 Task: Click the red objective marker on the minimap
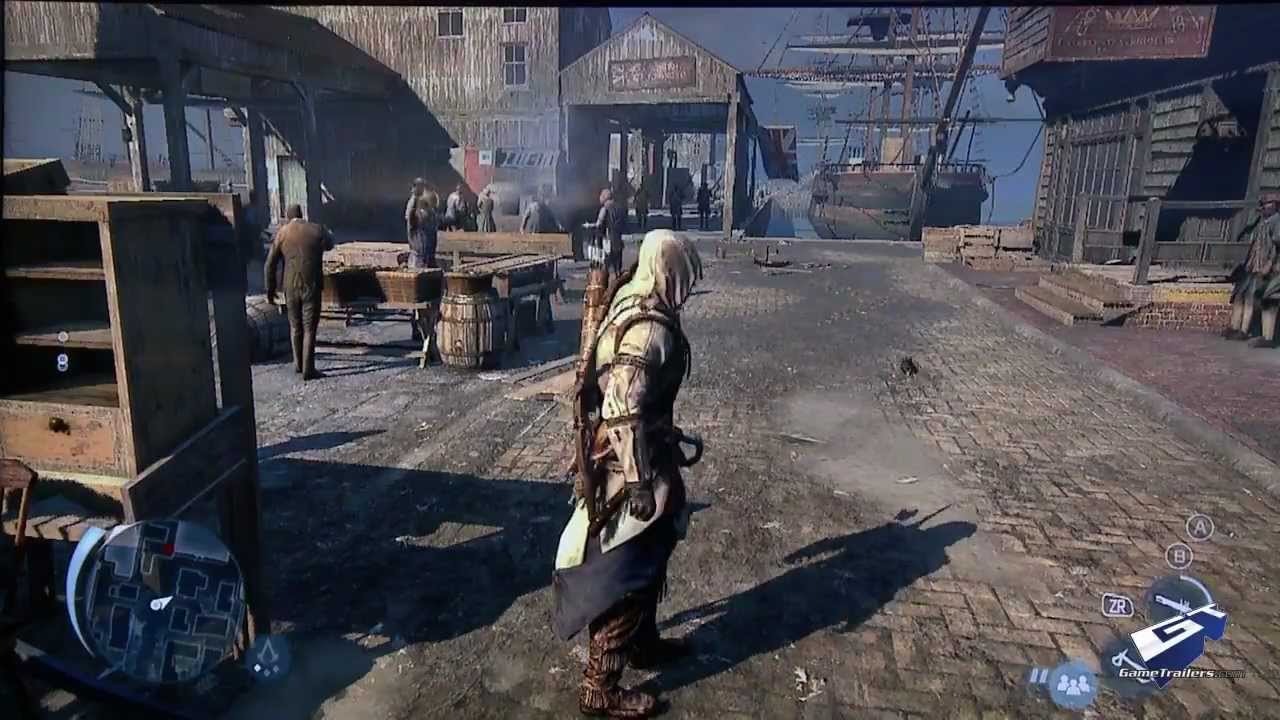(x=167, y=547)
